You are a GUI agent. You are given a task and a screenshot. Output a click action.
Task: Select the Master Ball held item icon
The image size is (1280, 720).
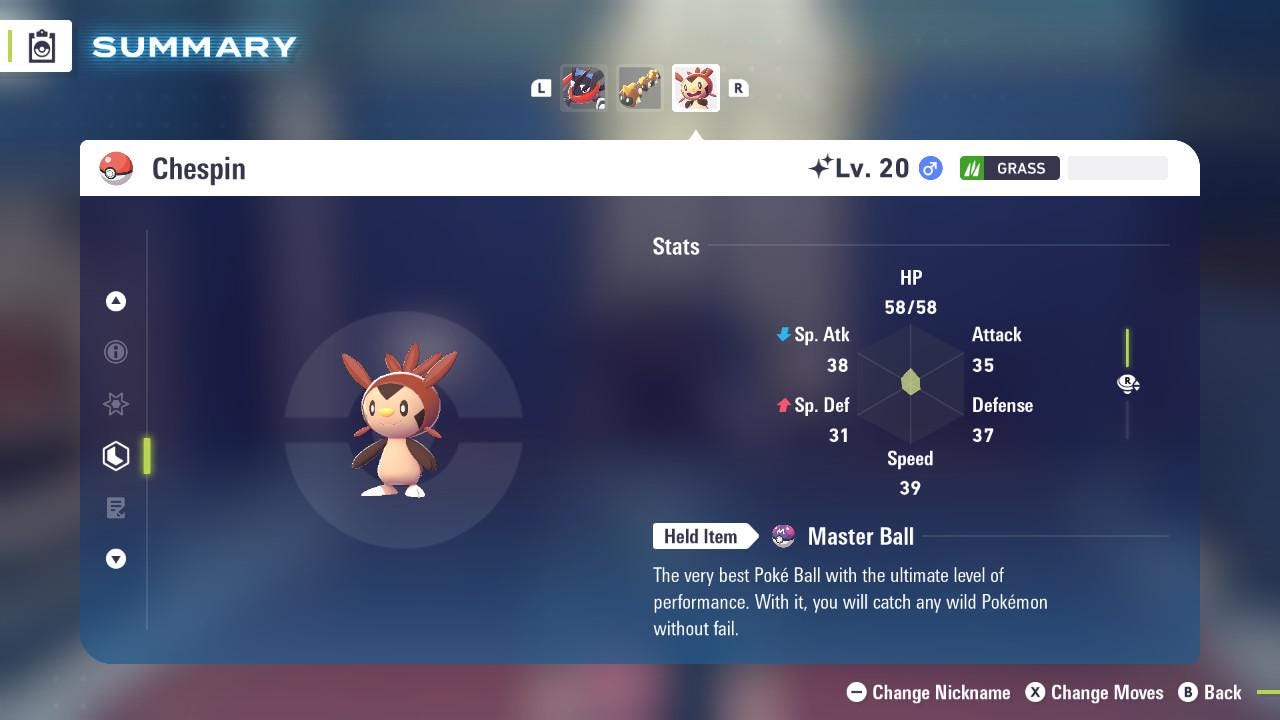point(782,536)
